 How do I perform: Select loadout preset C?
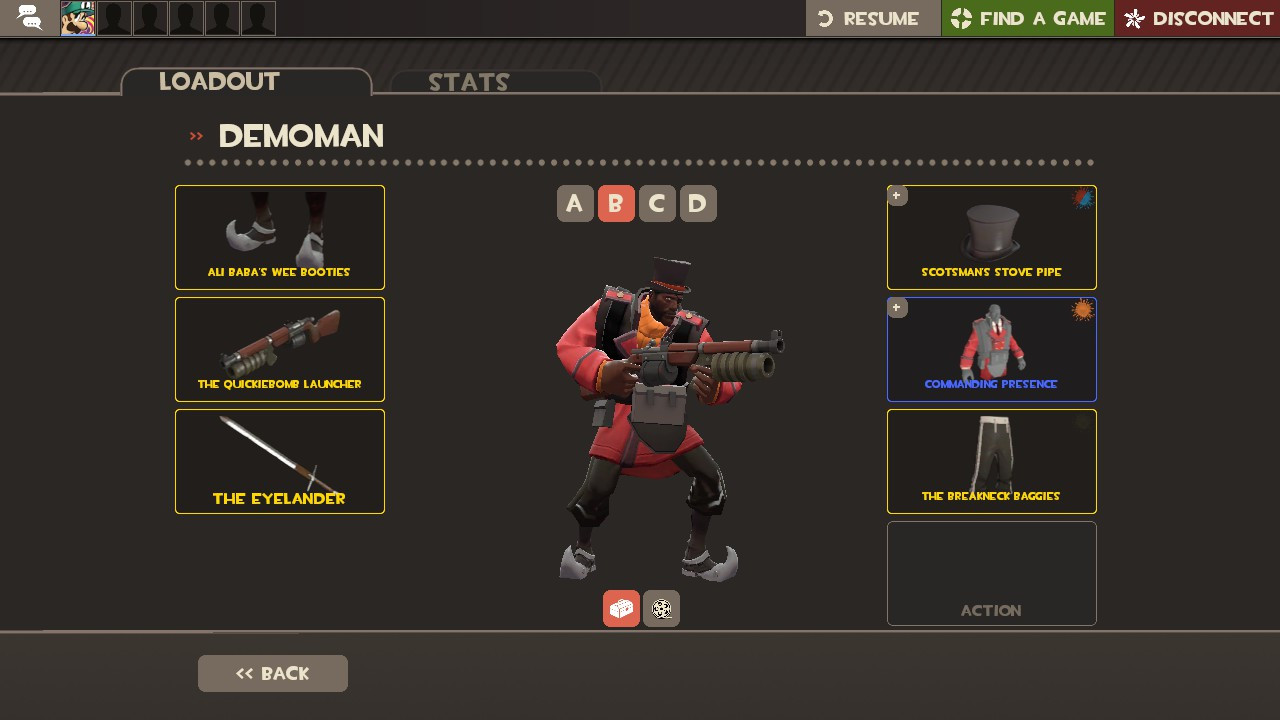(657, 203)
